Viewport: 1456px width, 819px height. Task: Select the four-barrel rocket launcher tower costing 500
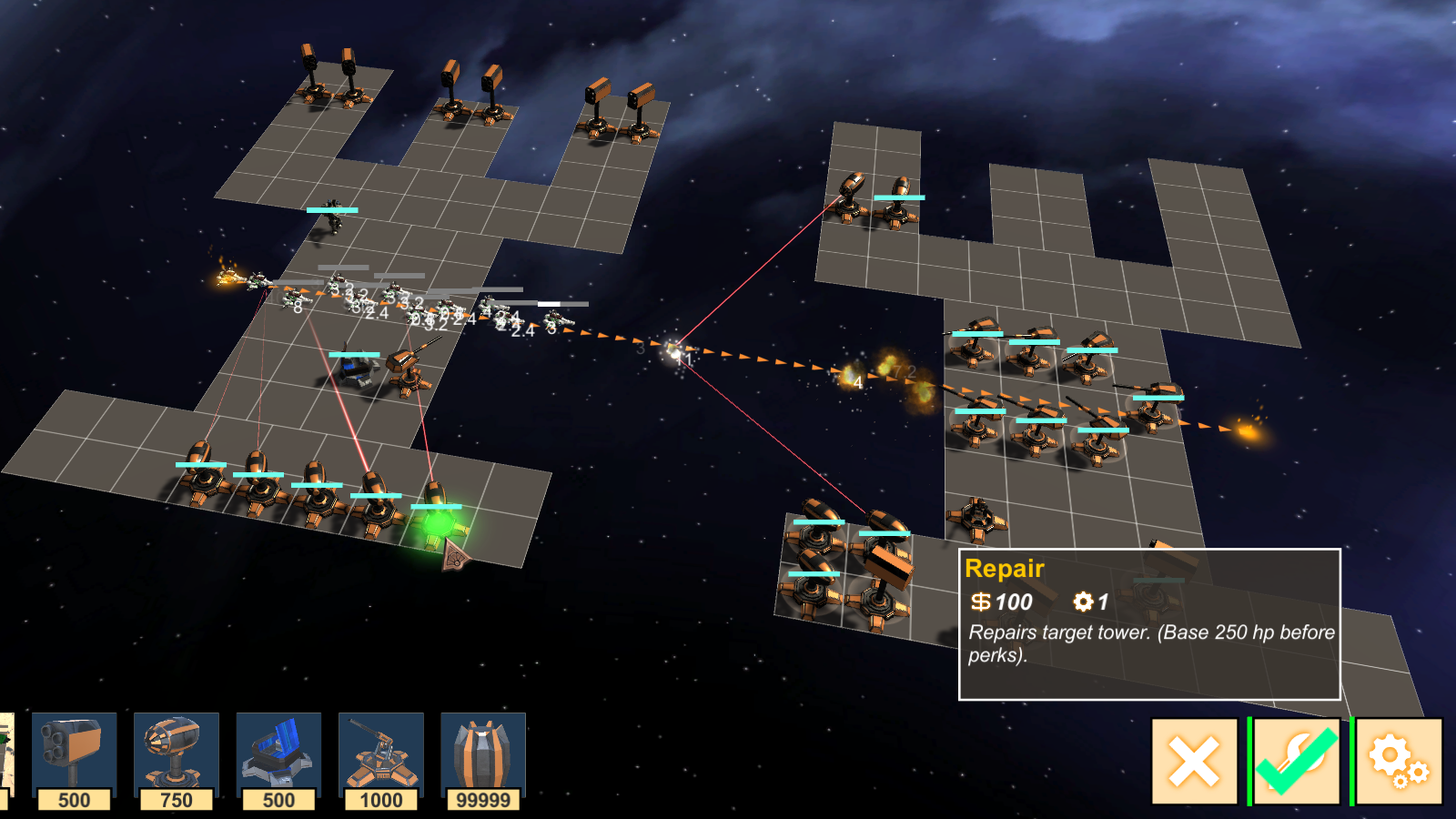click(x=74, y=760)
